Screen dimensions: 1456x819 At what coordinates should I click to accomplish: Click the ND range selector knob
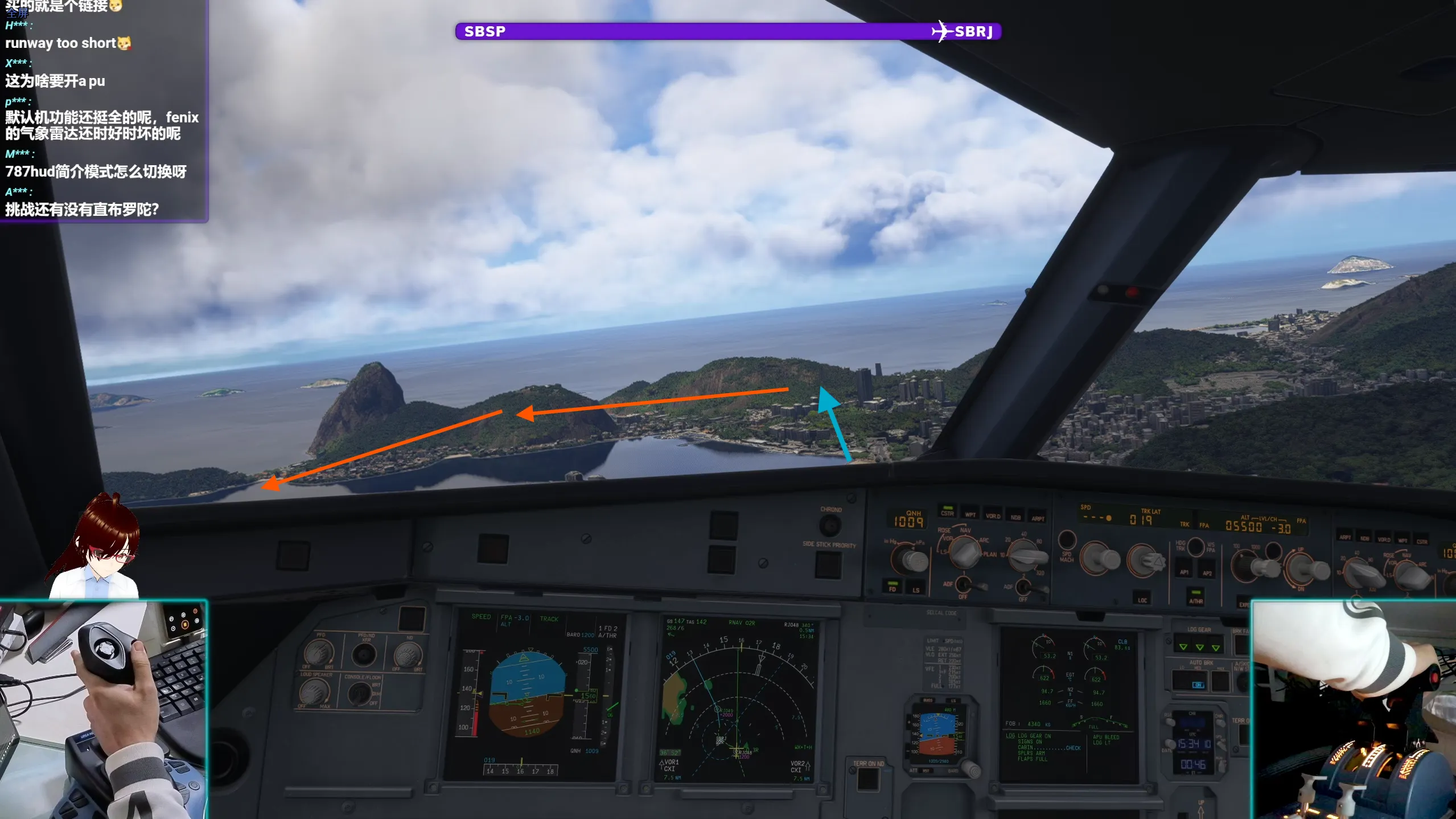tap(1024, 556)
